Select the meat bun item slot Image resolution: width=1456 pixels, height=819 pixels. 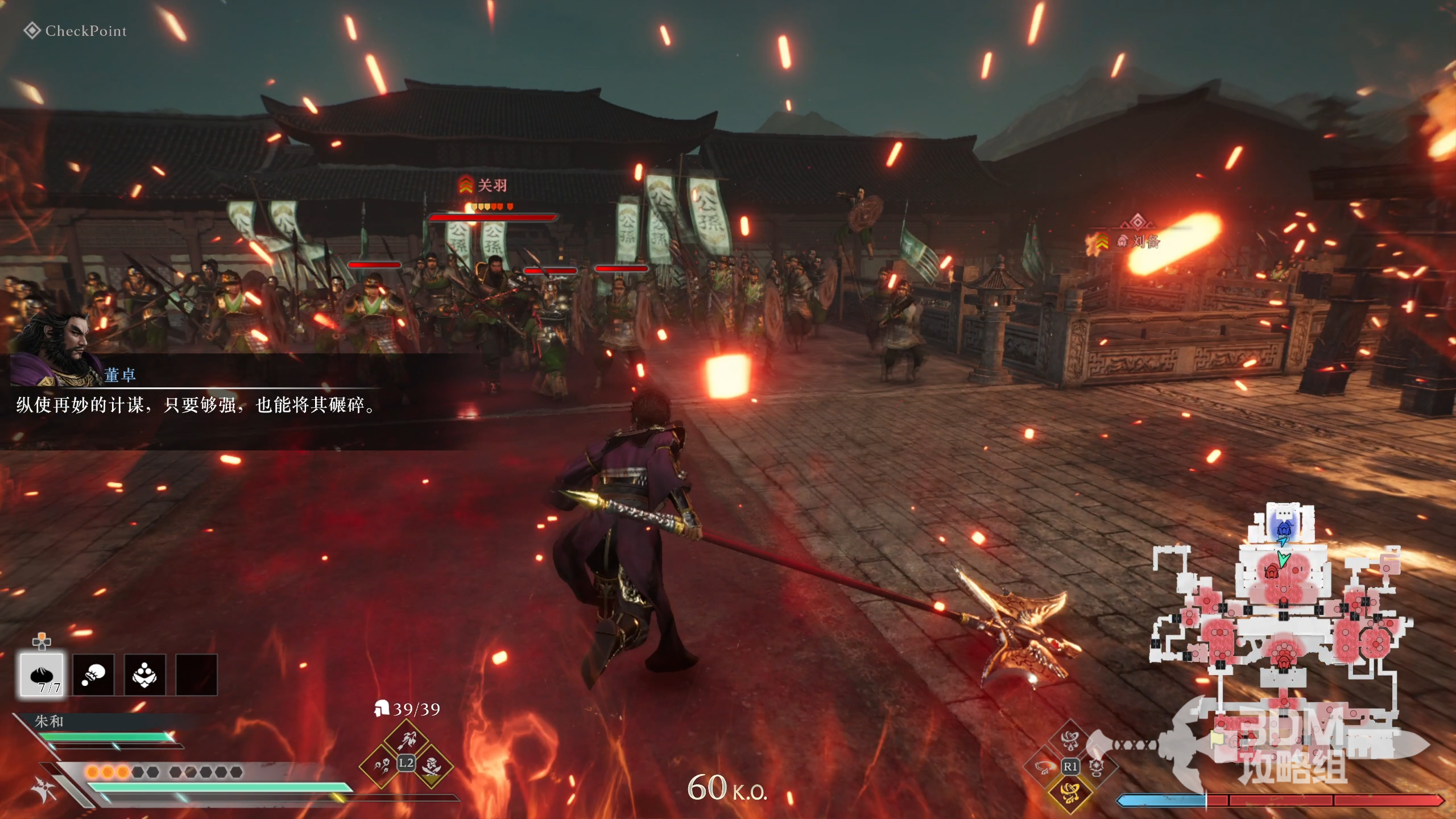[x=42, y=675]
